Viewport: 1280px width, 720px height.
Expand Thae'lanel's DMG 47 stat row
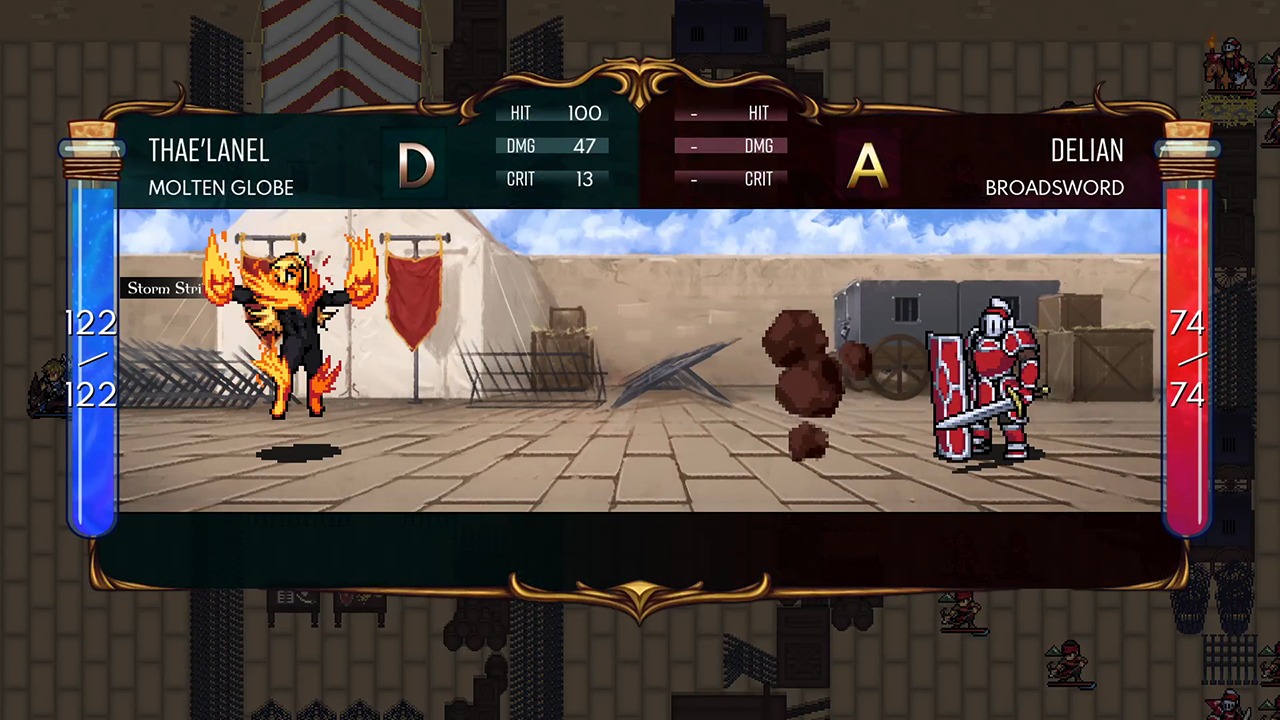[555, 146]
